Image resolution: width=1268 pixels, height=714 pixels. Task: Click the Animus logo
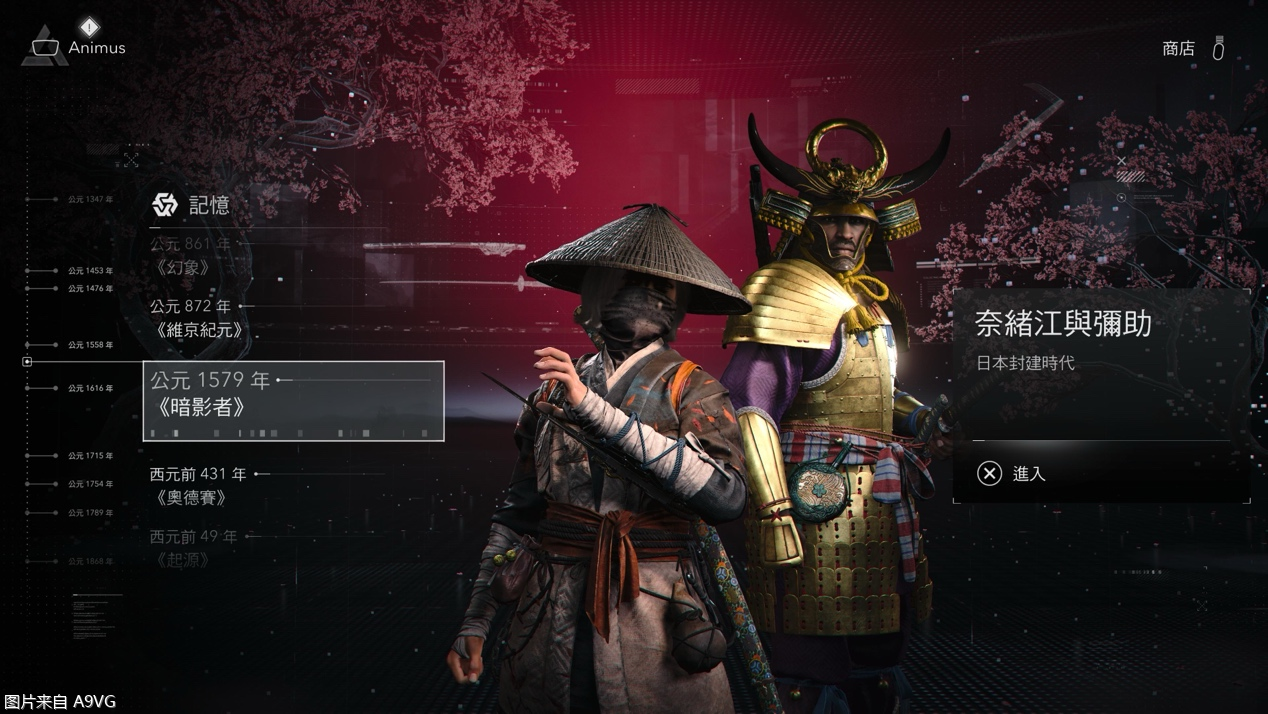pos(46,48)
